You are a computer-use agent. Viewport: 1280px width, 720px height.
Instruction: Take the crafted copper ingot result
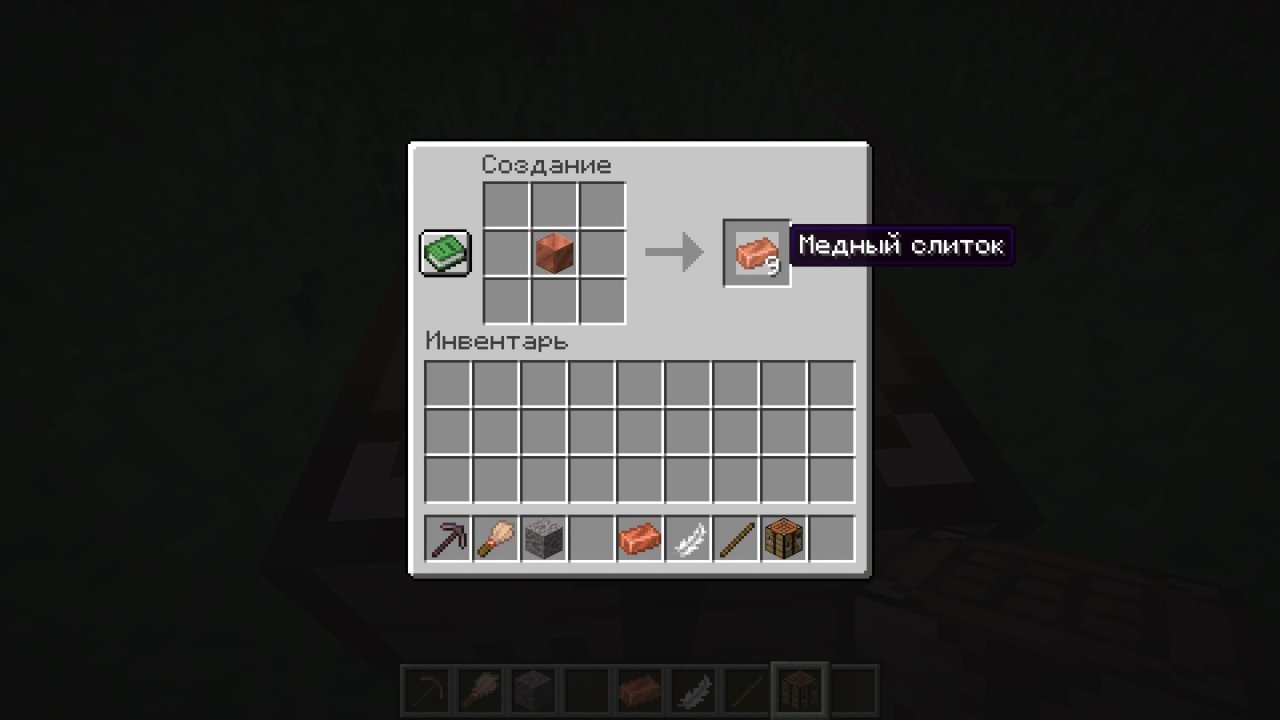756,252
